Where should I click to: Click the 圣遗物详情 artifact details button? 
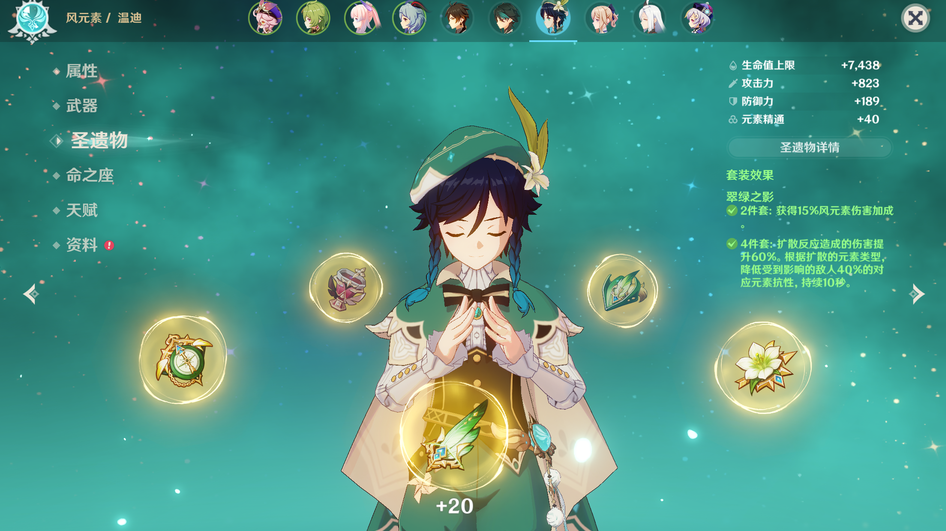point(809,148)
